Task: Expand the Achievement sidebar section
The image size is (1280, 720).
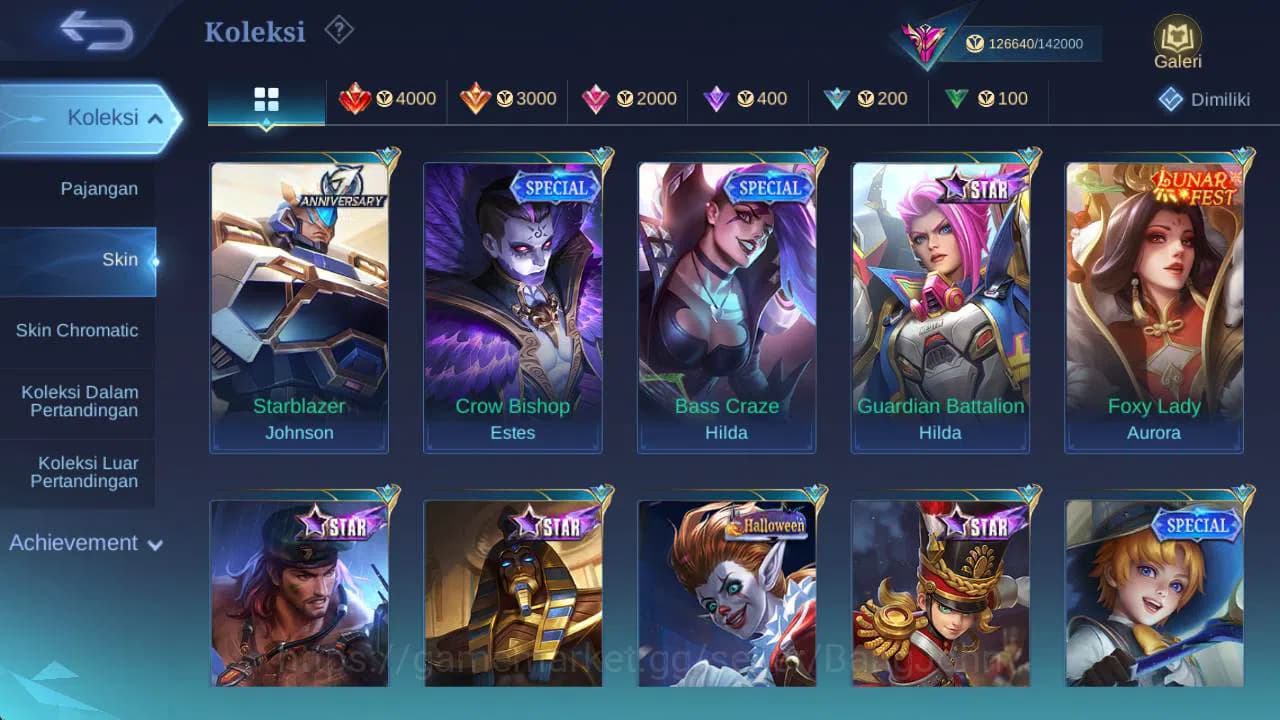Action: click(x=84, y=543)
